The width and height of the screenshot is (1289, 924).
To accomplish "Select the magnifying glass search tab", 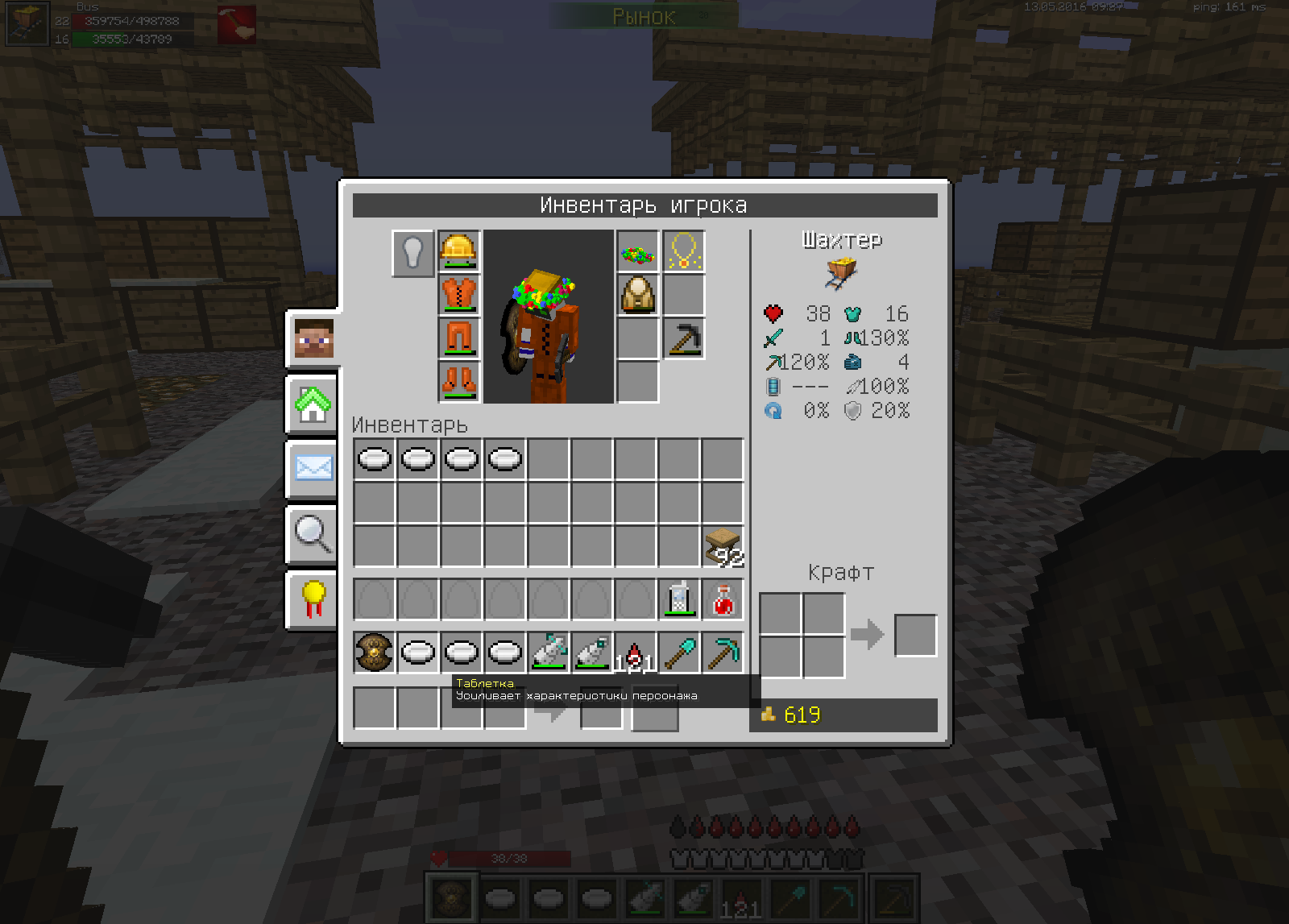I will [313, 533].
